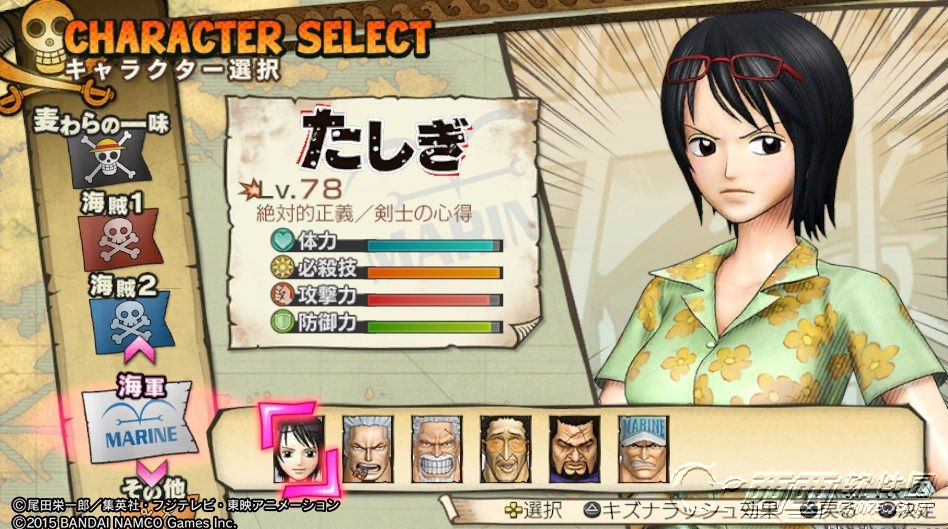The image size is (948, 529).
Task: Choose the portrait wearing a MARINE cap
Action: pyautogui.click(x=642, y=443)
